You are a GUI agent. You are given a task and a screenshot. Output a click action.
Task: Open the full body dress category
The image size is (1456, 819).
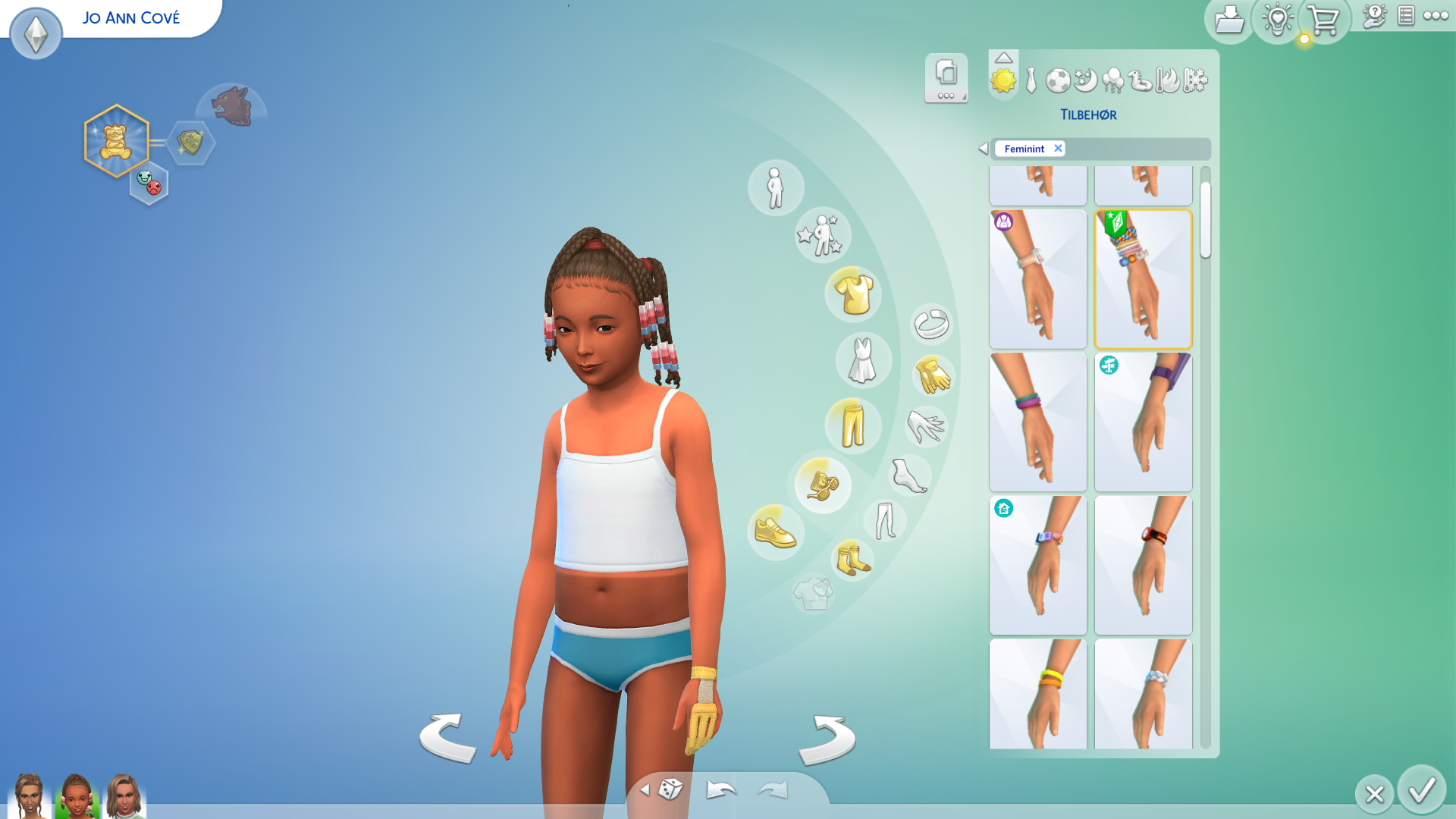point(862,360)
